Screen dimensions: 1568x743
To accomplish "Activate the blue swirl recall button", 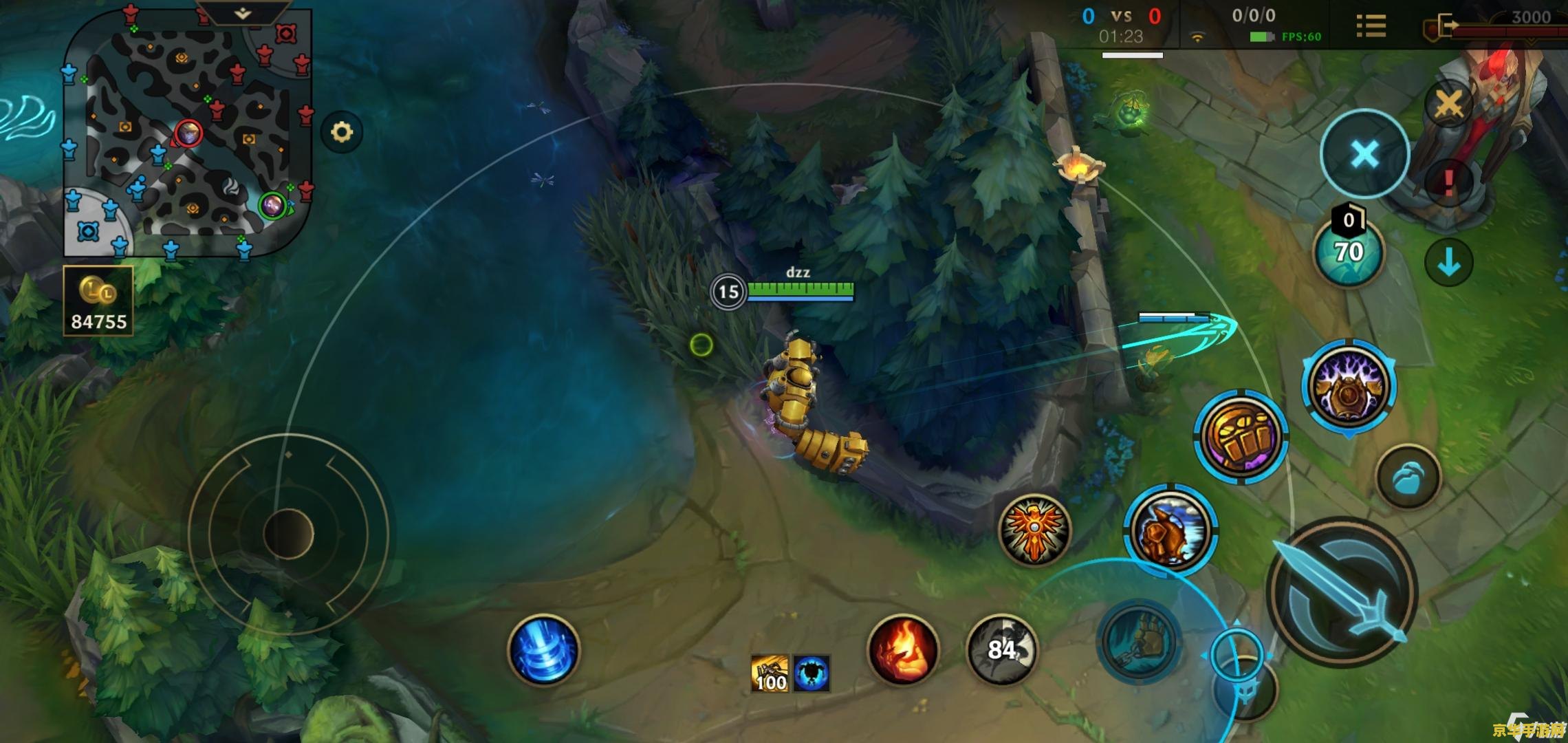I will tap(543, 650).
